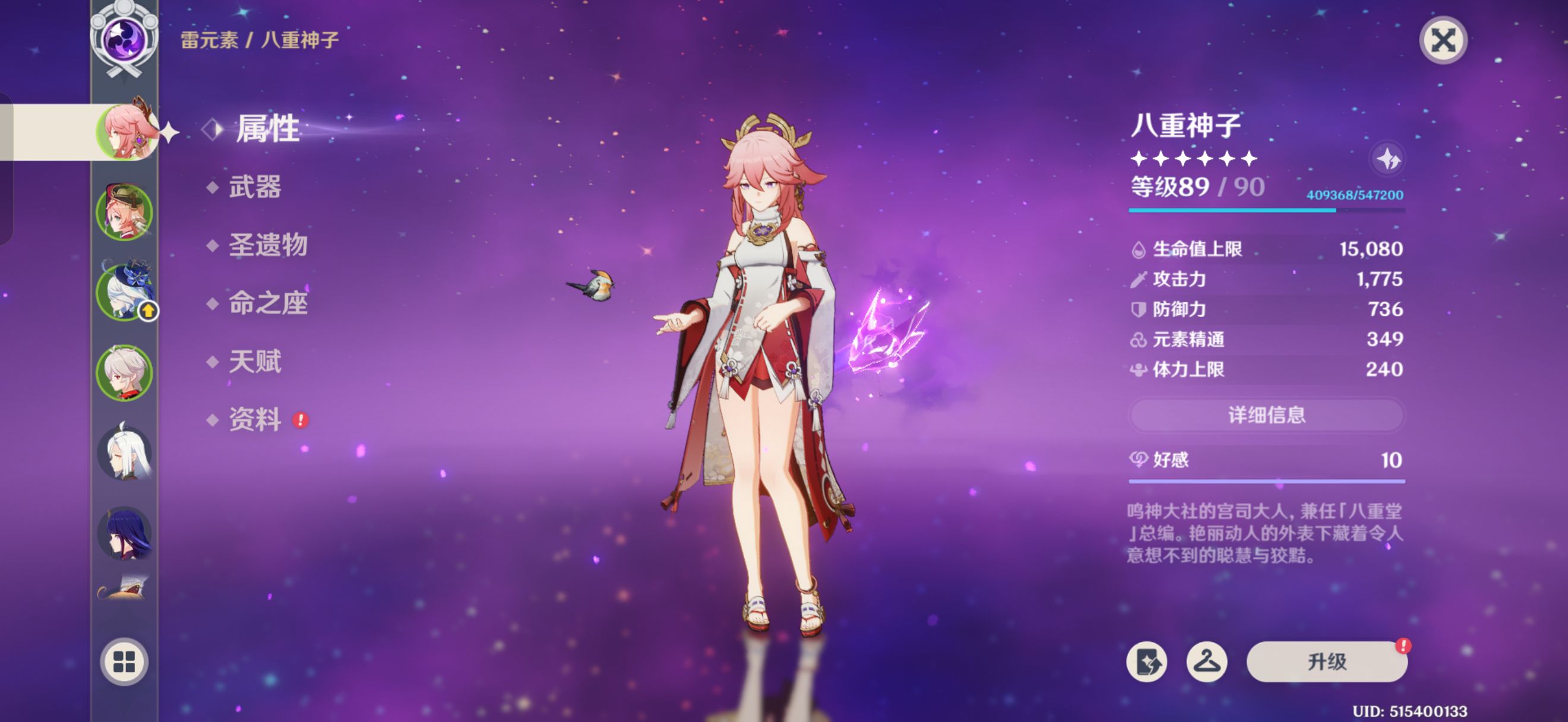Switch to the 武器 weapon tab
The width and height of the screenshot is (1568, 722).
click(x=254, y=187)
